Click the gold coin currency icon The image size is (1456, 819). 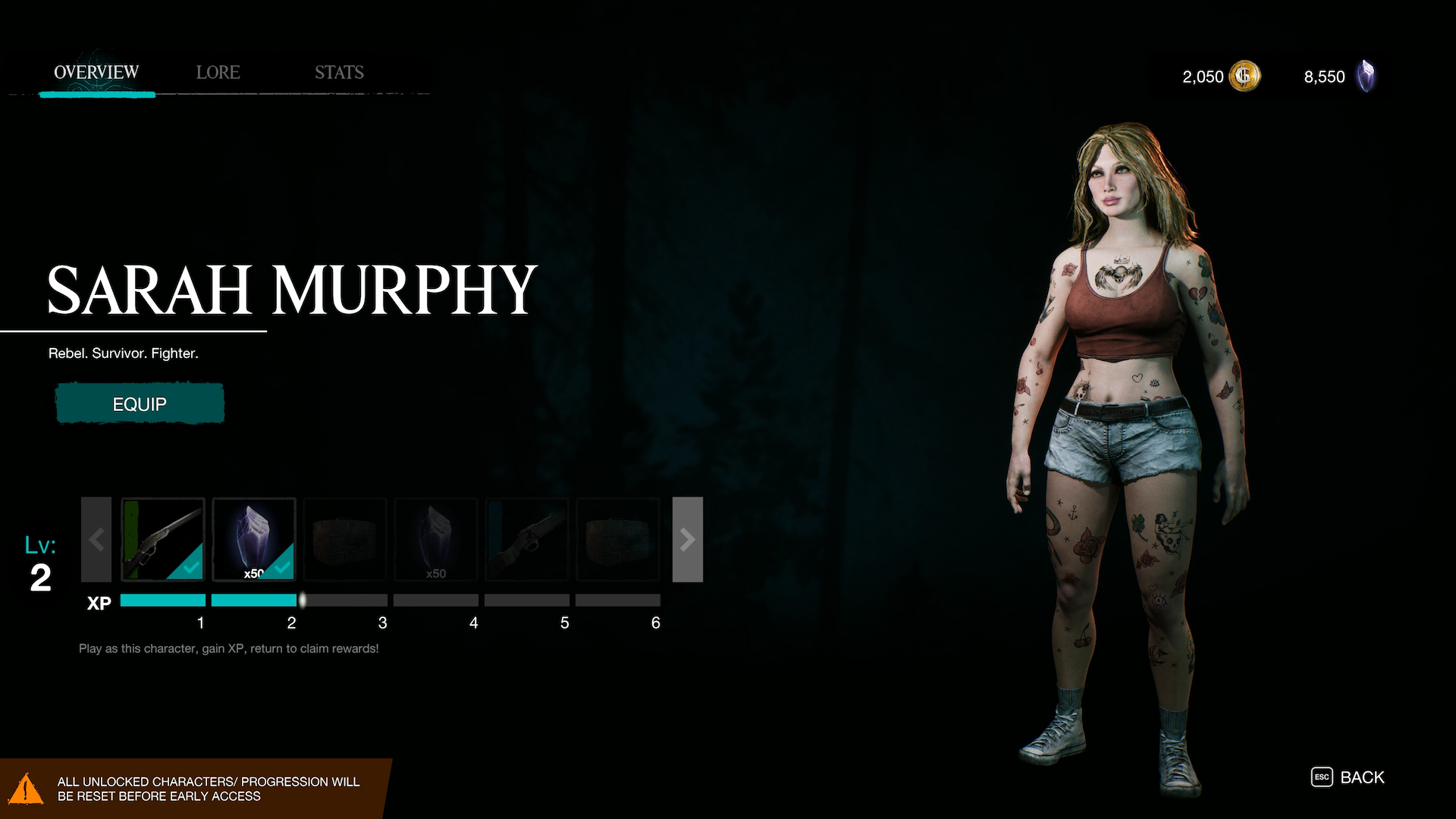click(1244, 76)
